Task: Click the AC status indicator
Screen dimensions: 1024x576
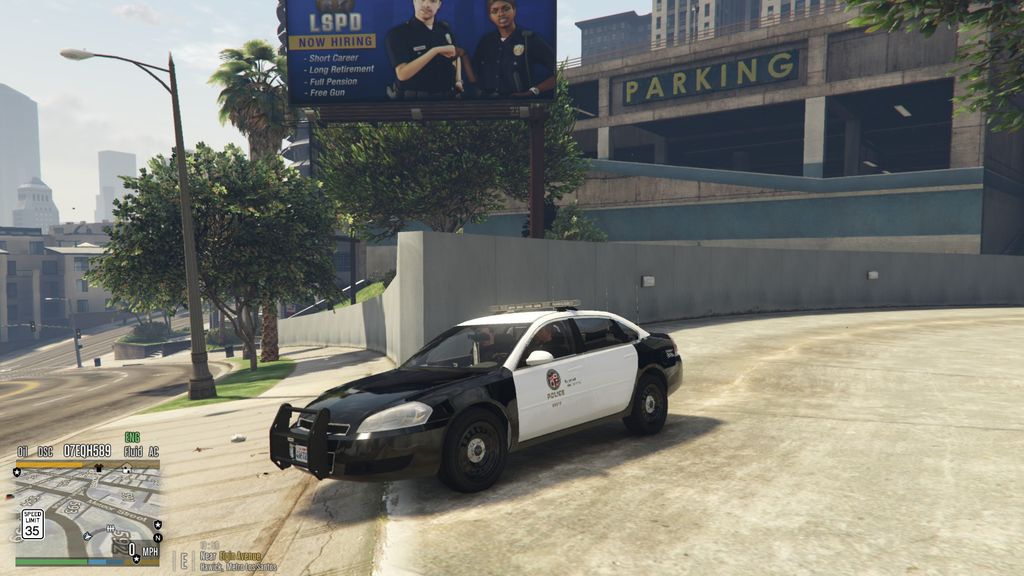Action: 153,451
